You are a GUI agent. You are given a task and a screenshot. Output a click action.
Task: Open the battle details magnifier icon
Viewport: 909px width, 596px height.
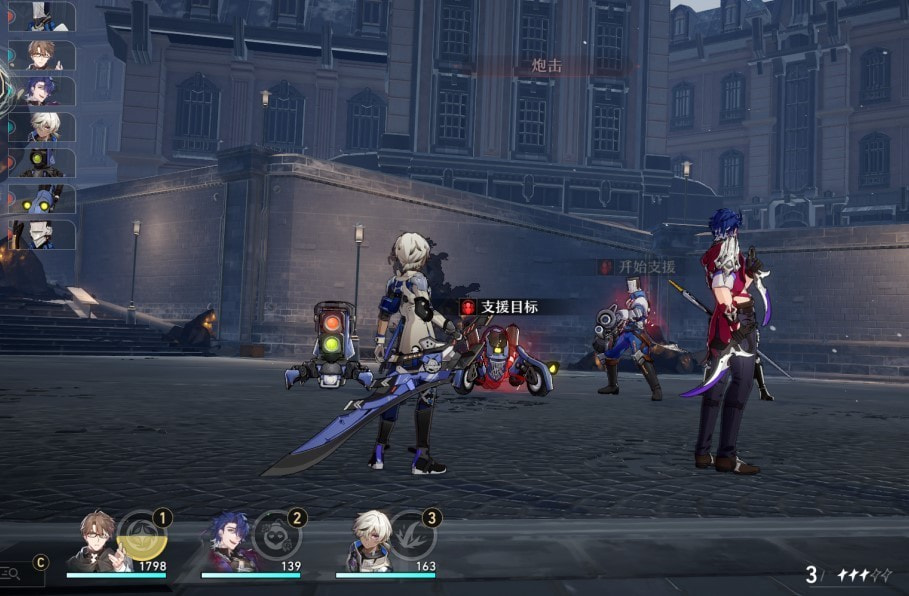coord(11,572)
